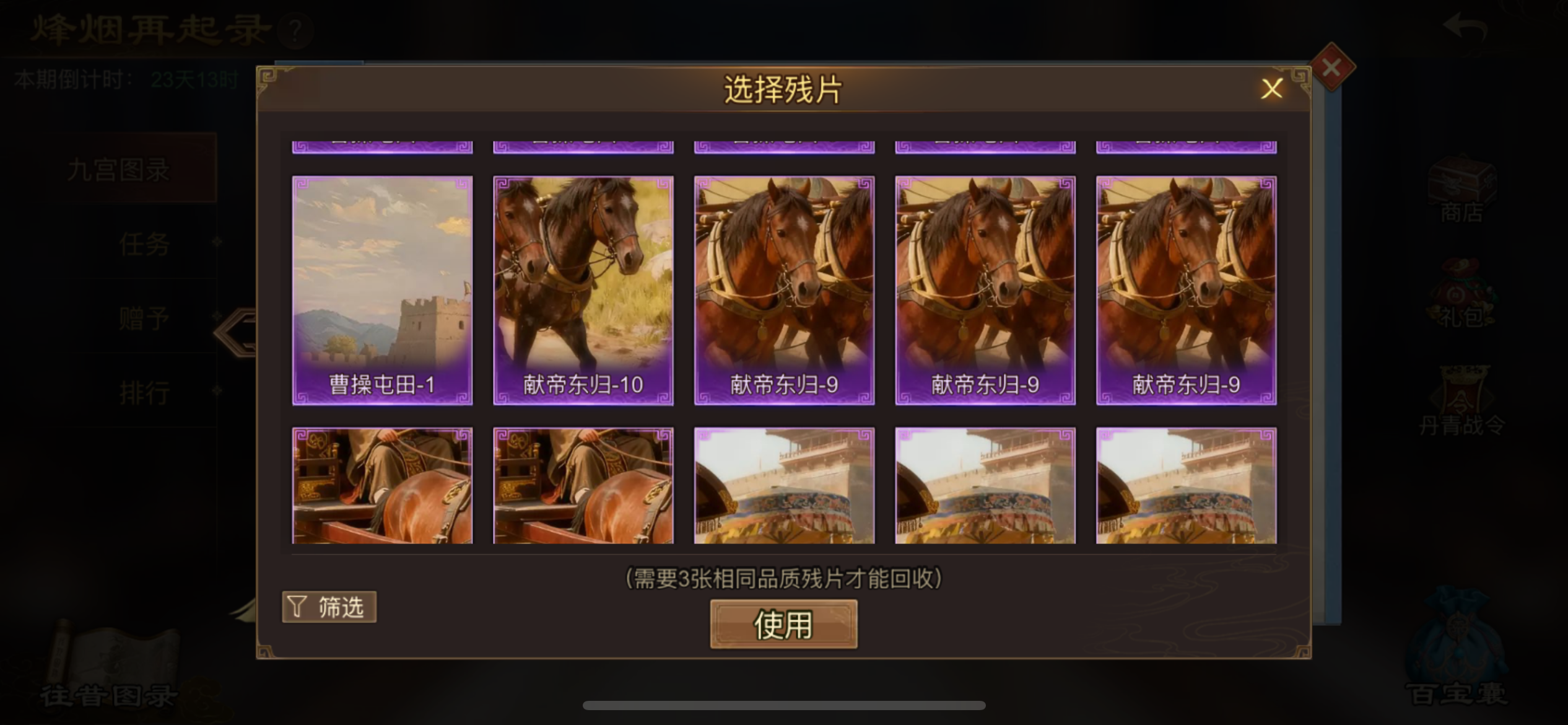Click the funnel icon on the 筛选 button
The image size is (1568, 725).
coord(296,607)
